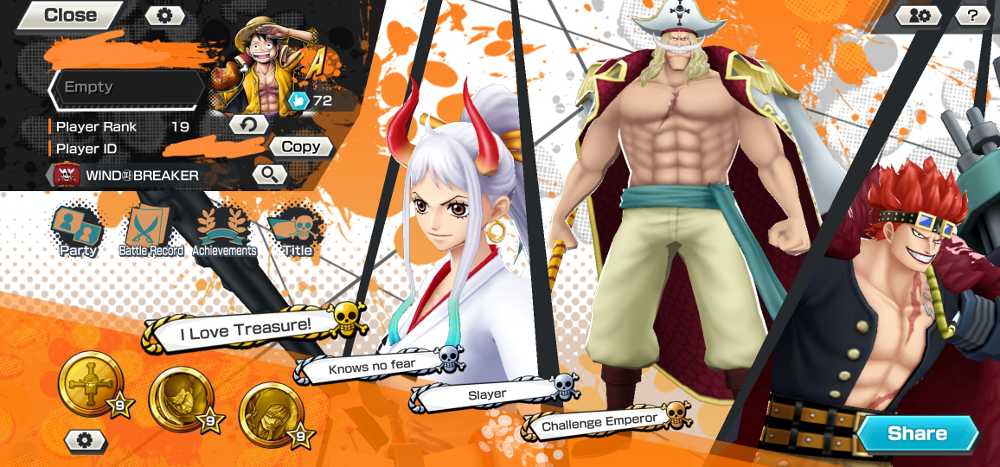Search the WIND BREAKER alliance with magnifier
Image resolution: width=1000 pixels, height=467 pixels.
(269, 175)
